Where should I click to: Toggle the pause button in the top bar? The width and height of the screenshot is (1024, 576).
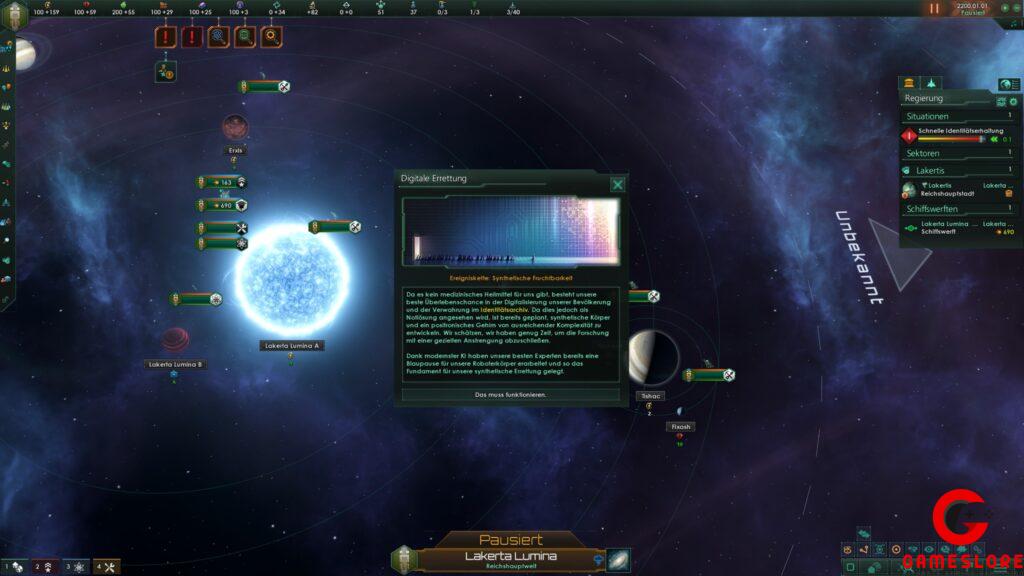pos(934,8)
